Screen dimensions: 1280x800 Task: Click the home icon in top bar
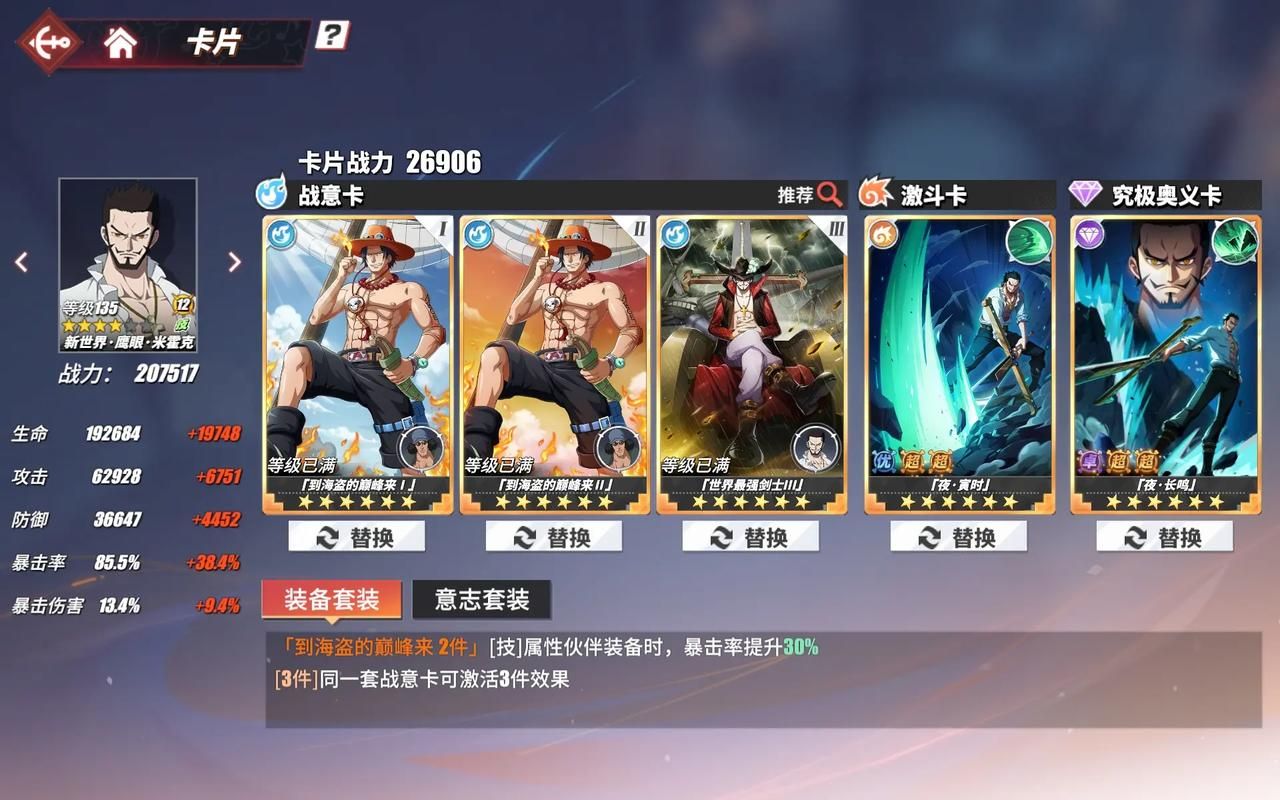tap(119, 42)
